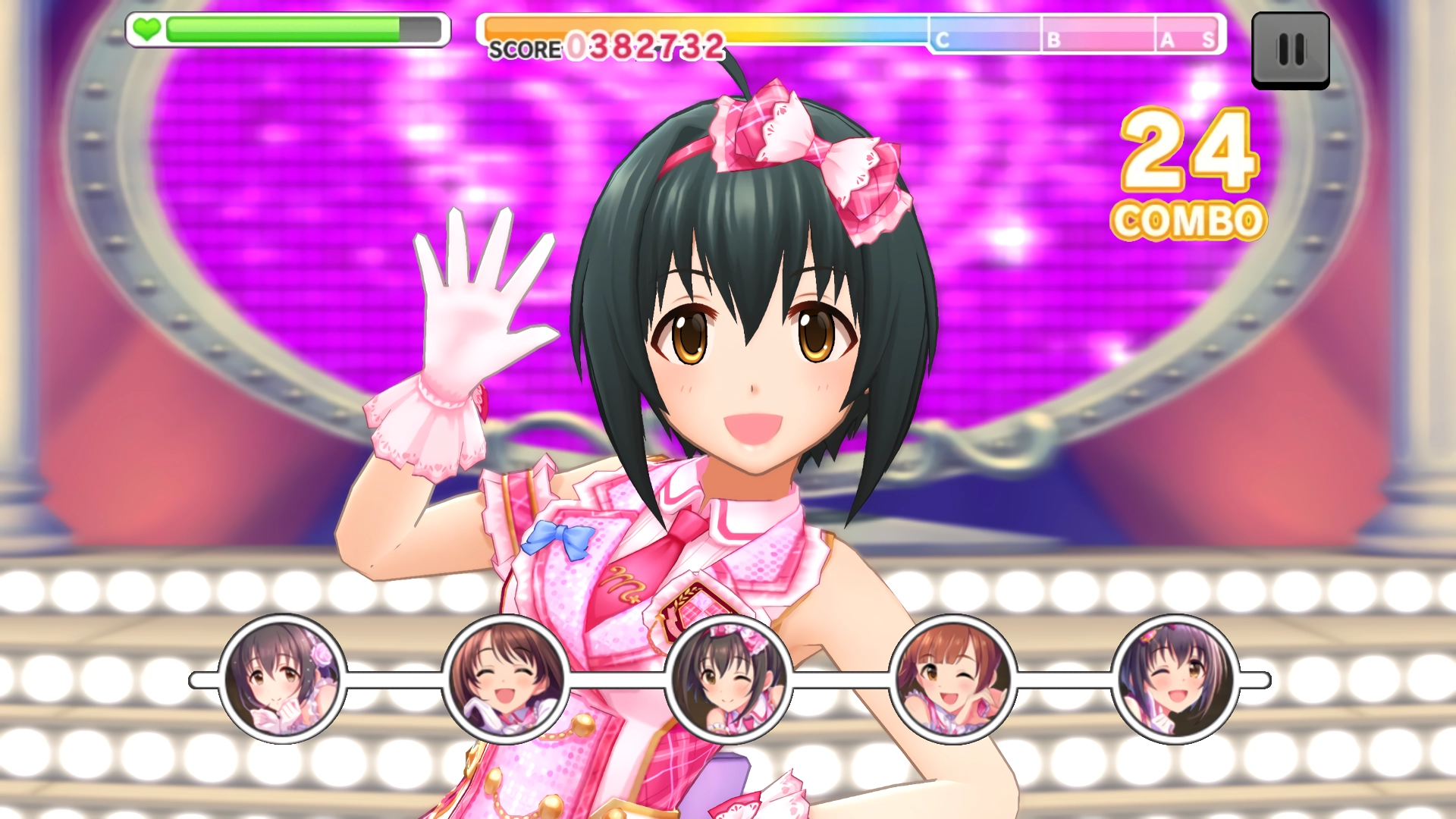Tap the orange-haired winking idol portrait

point(952,679)
